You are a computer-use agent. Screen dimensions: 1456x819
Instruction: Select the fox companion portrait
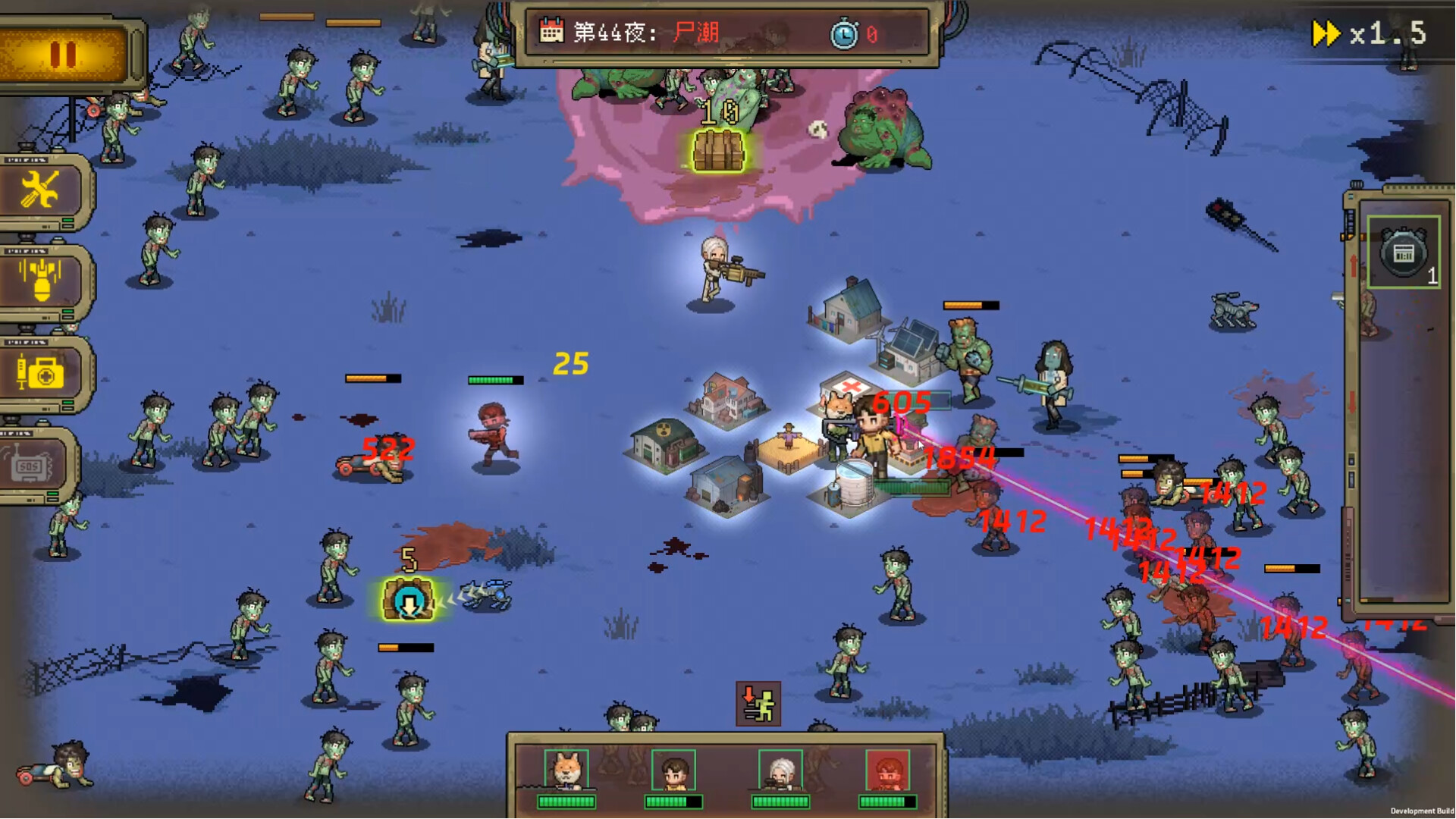(x=566, y=770)
